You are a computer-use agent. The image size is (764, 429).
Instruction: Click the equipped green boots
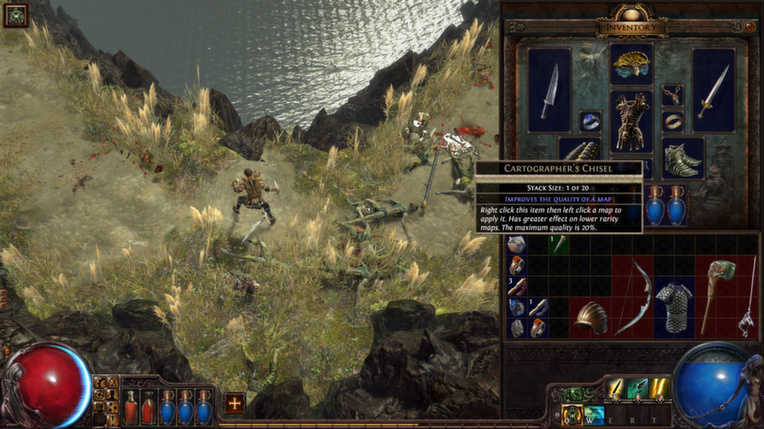[x=682, y=158]
